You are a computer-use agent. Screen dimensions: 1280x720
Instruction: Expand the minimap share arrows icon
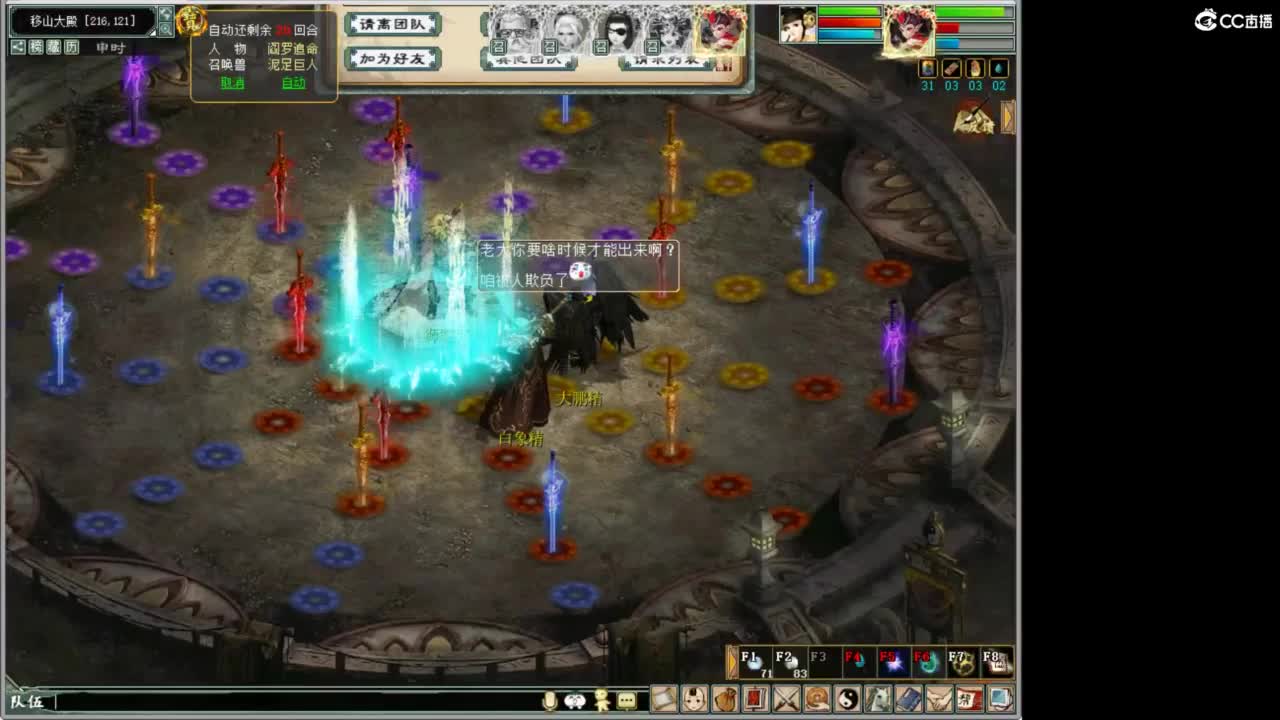click(166, 12)
